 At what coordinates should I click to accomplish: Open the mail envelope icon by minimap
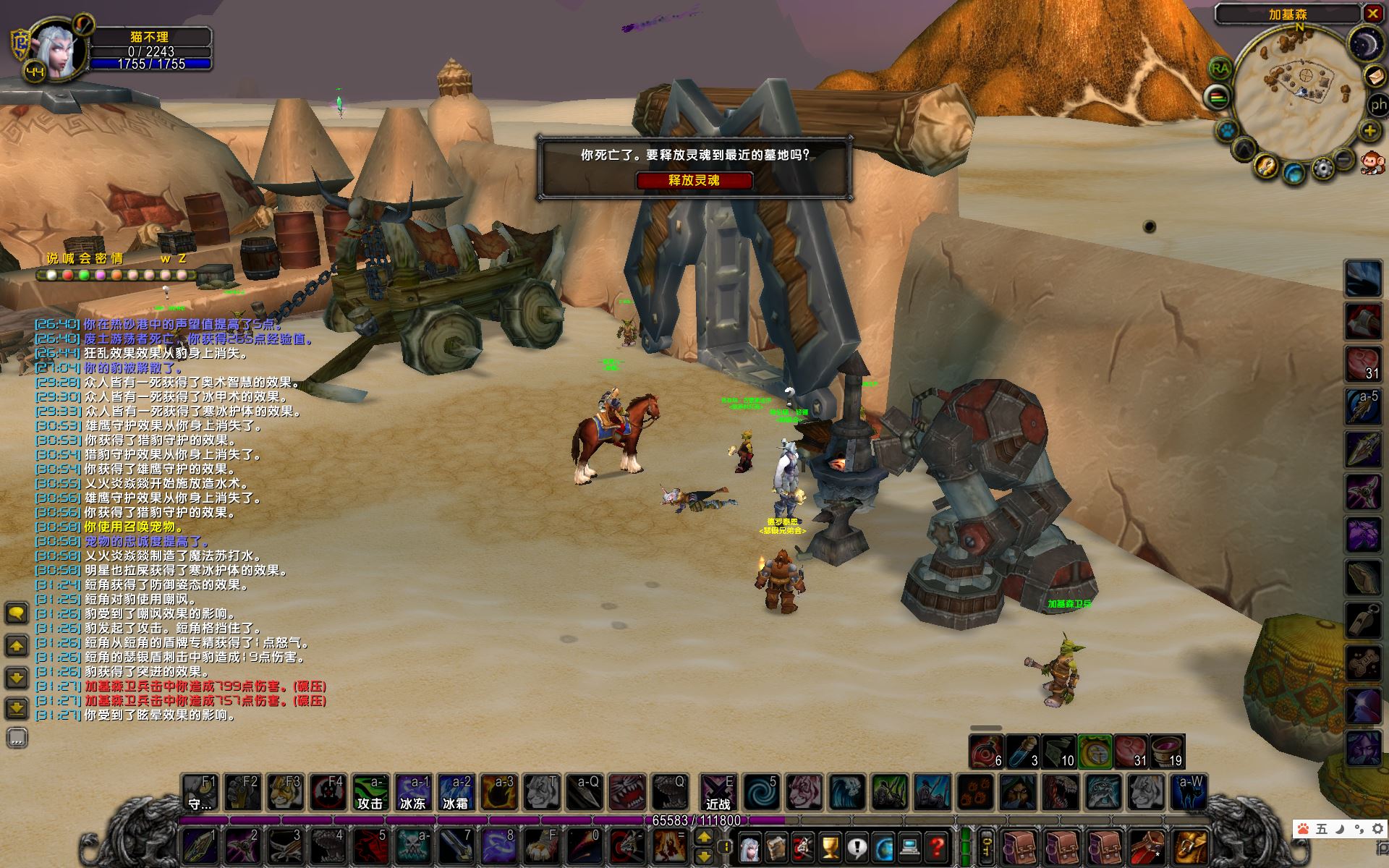(x=1374, y=76)
